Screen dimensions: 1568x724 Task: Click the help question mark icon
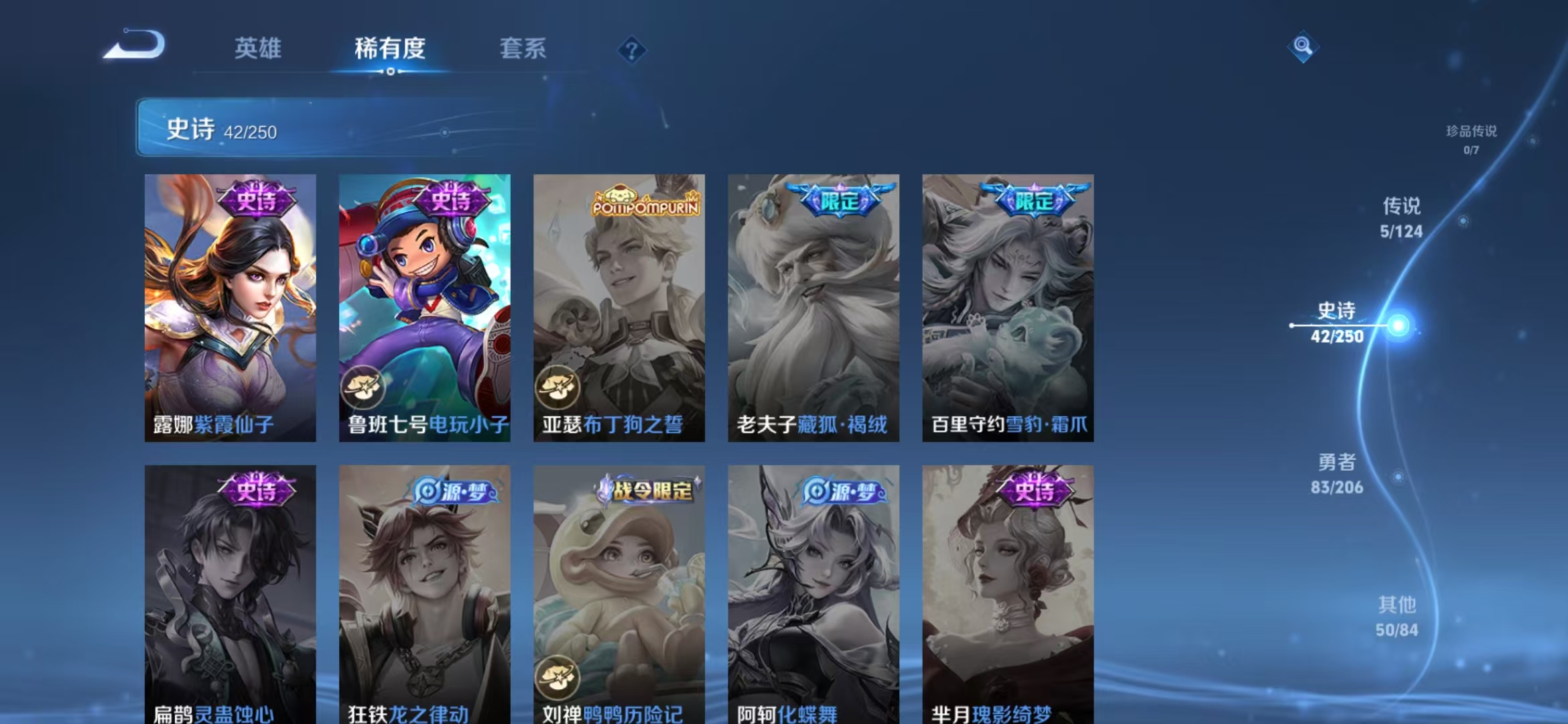631,48
